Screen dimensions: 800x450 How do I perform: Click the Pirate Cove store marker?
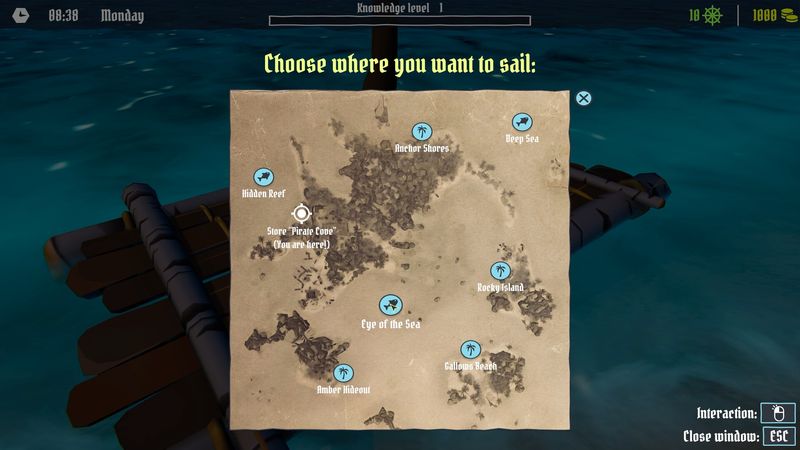tap(301, 213)
